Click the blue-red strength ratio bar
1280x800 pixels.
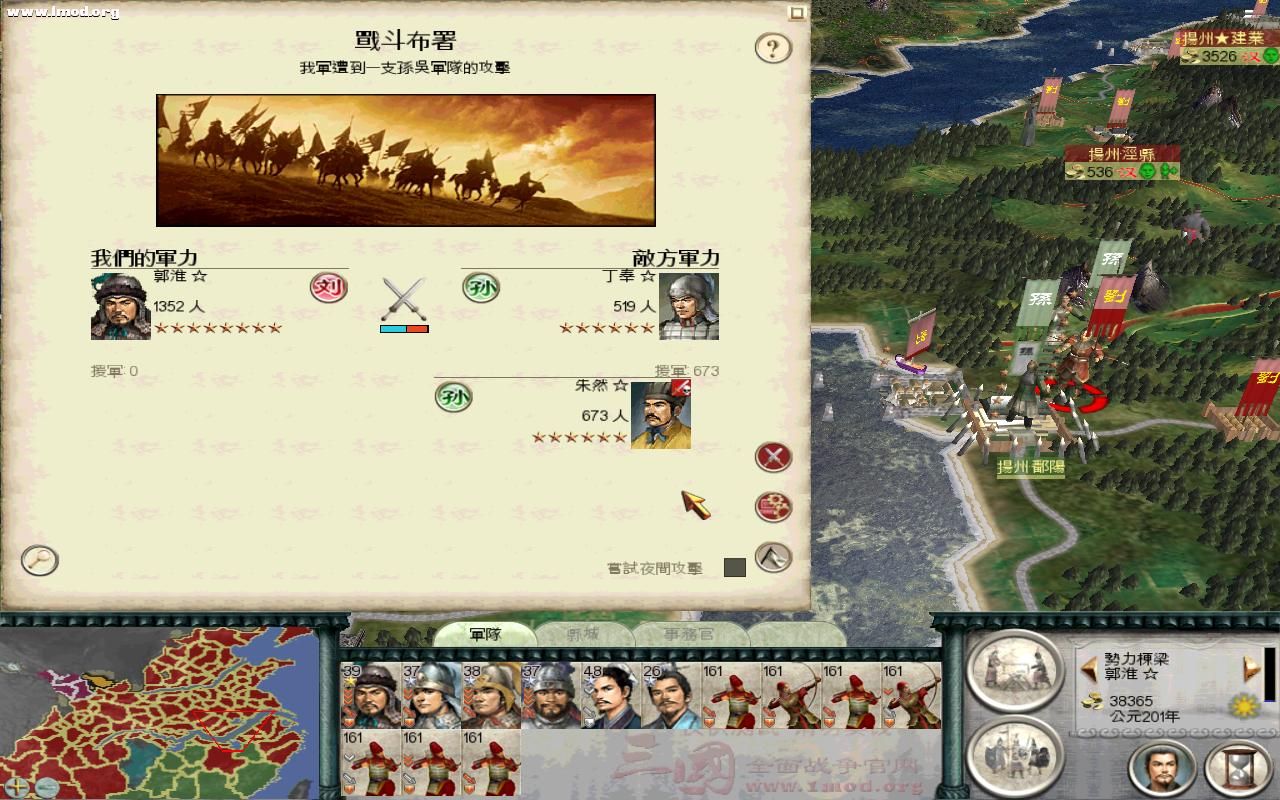point(404,327)
